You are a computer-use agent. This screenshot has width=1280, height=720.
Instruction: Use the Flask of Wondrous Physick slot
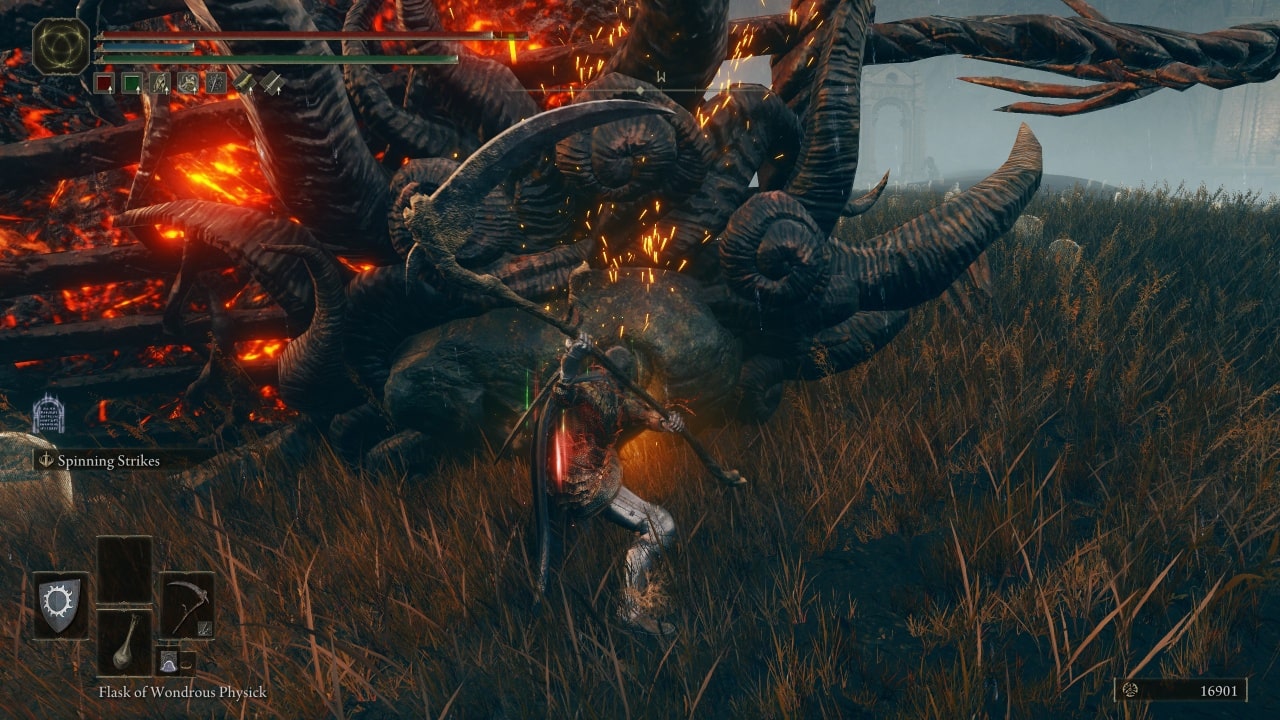click(x=125, y=642)
